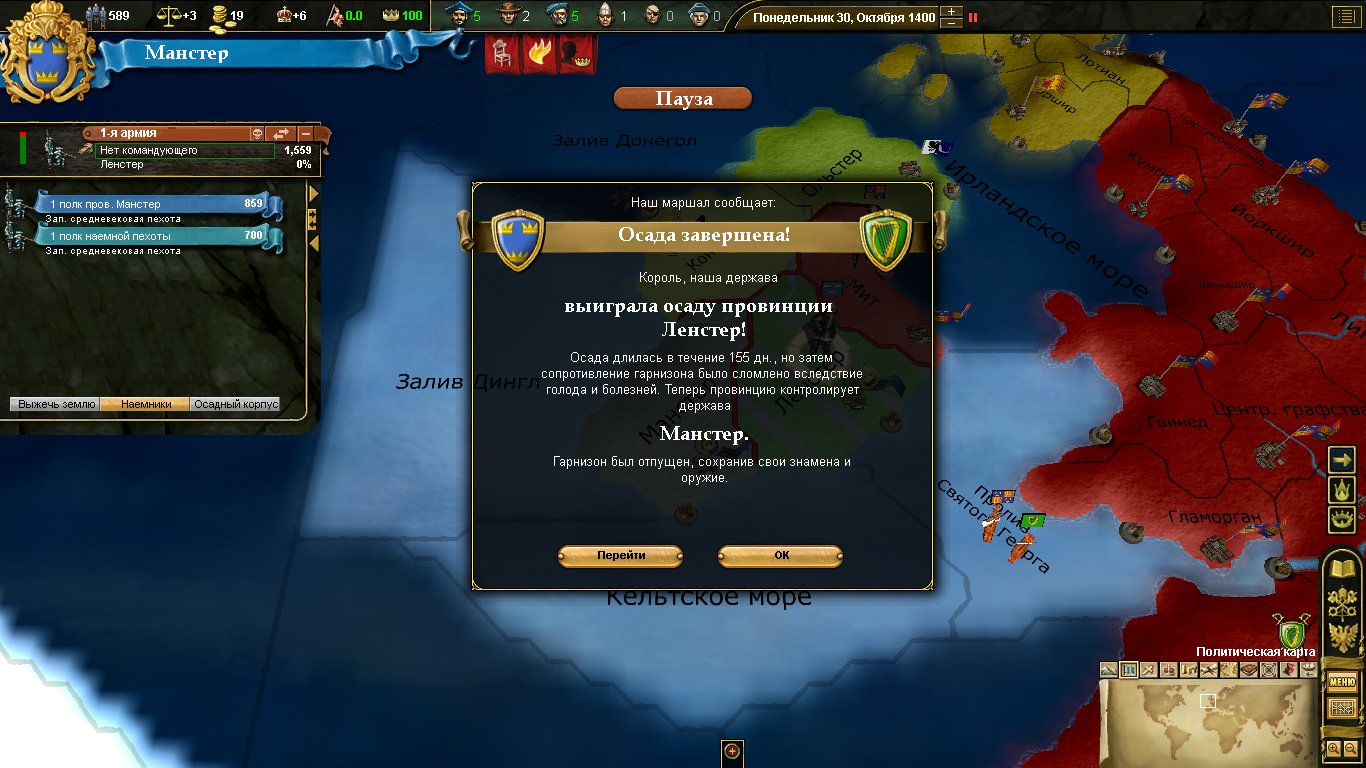This screenshot has height=768, width=1366.
Task: Toggle the red pause indicator by the date
Action: [x=973, y=17]
